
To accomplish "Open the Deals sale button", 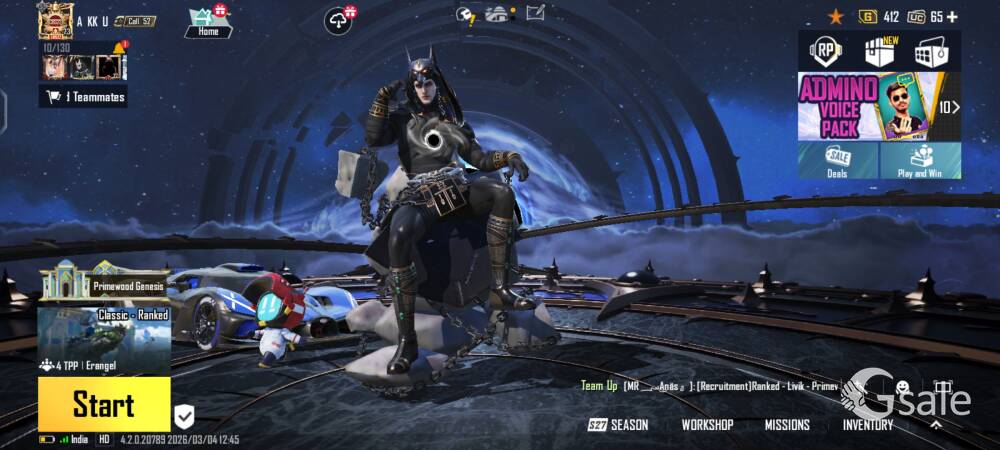I will (x=838, y=160).
